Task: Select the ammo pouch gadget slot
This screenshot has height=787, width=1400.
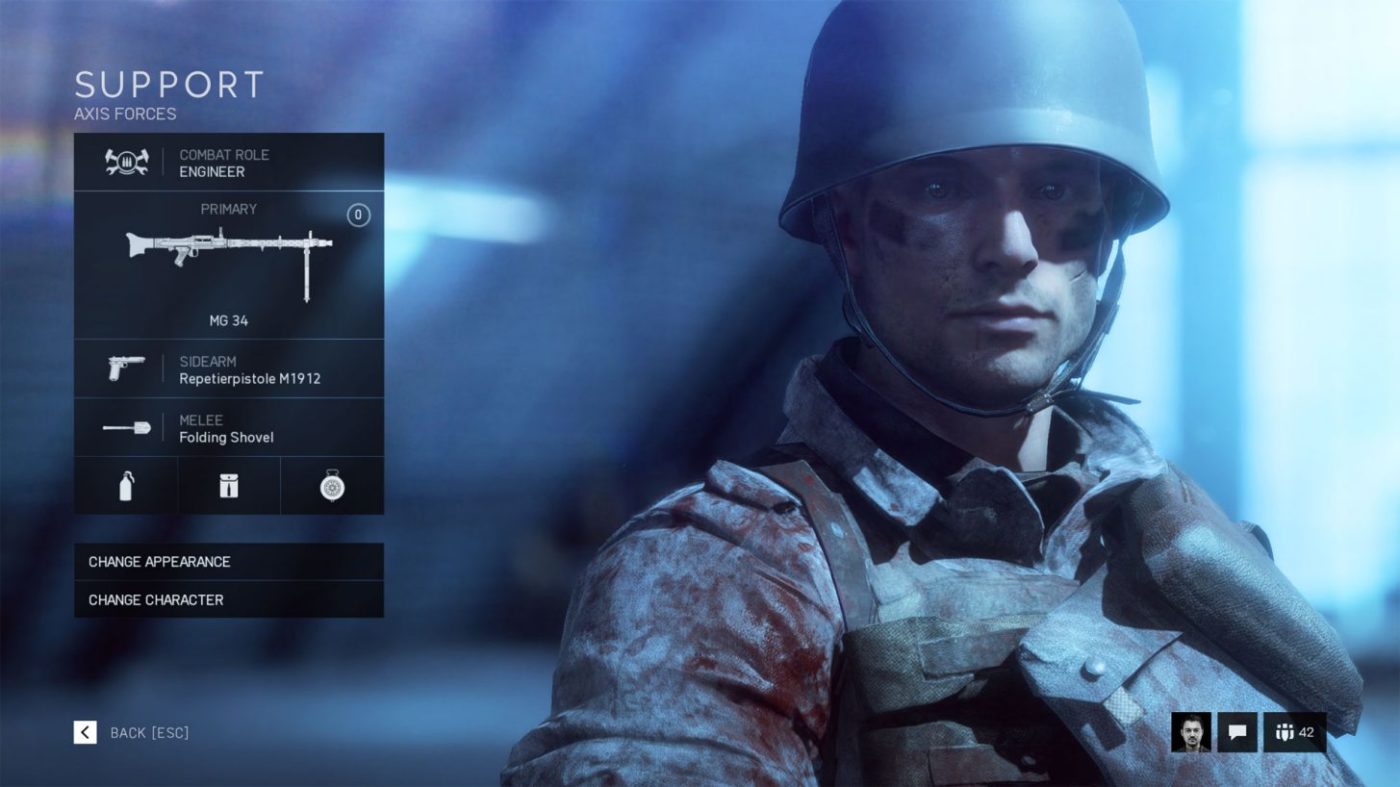Action: pos(229,486)
